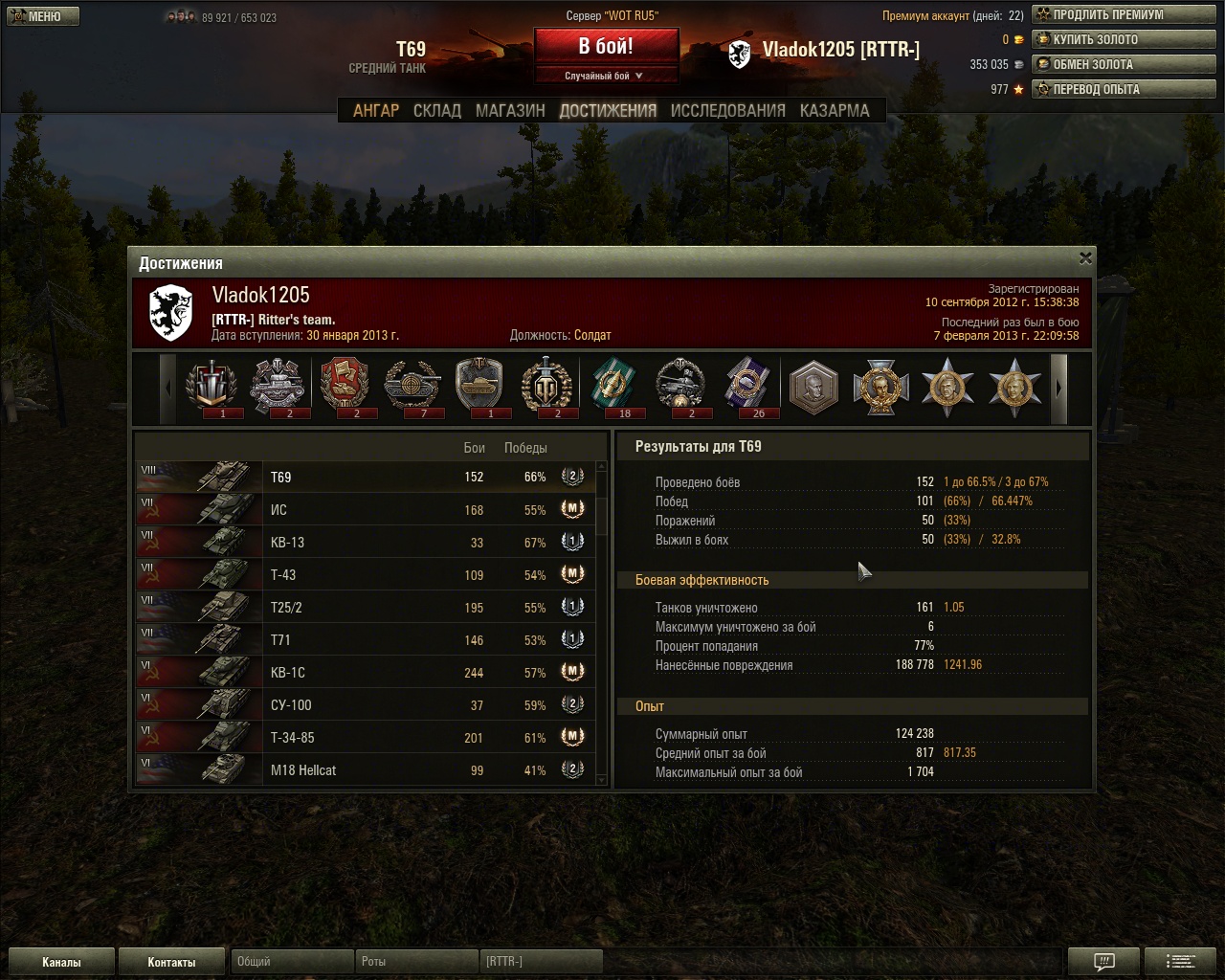Select the ИС tank row
The width and height of the screenshot is (1225, 980).
pyautogui.click(x=366, y=510)
